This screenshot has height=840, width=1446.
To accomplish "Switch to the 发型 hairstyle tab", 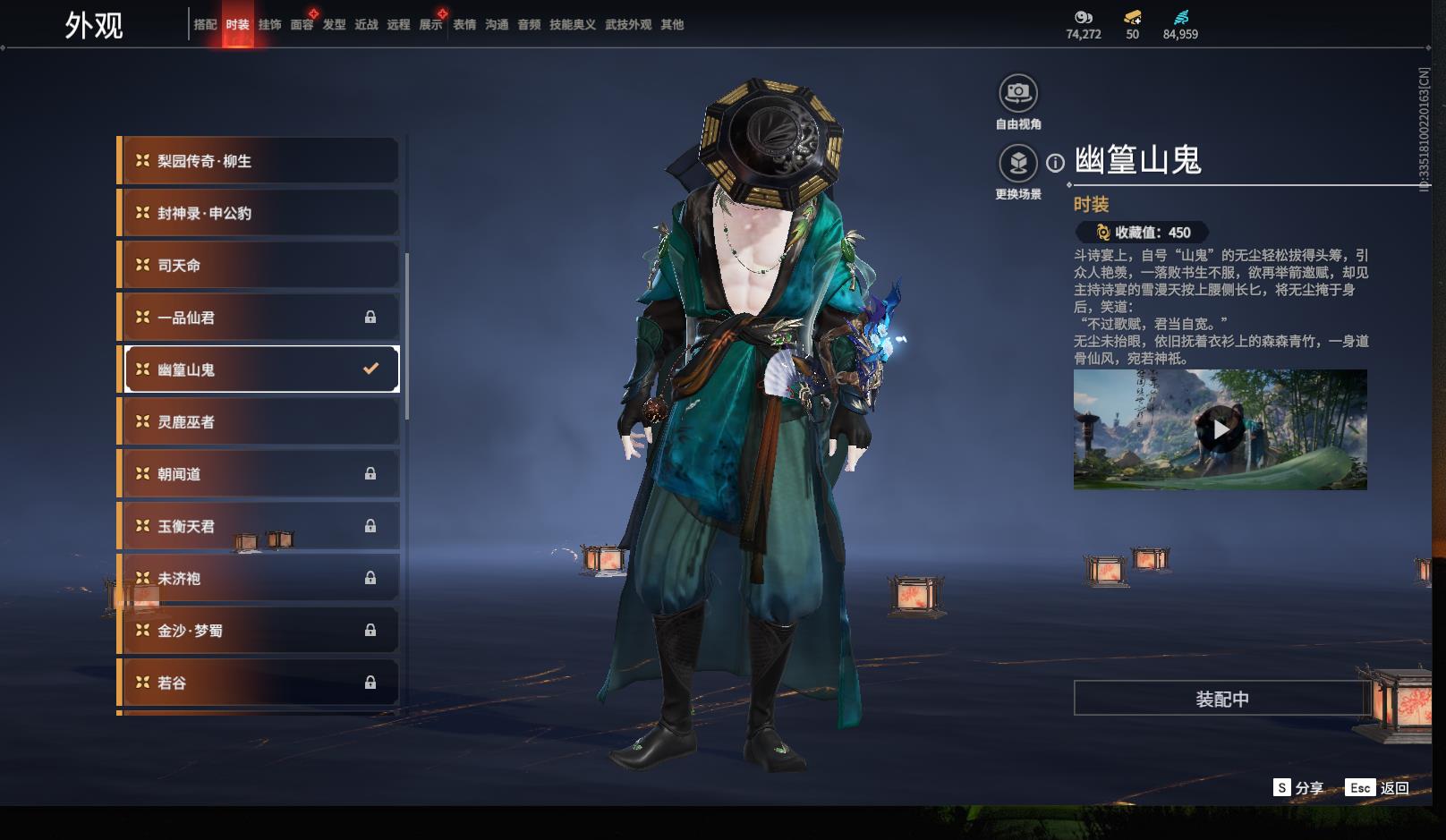I will (334, 25).
